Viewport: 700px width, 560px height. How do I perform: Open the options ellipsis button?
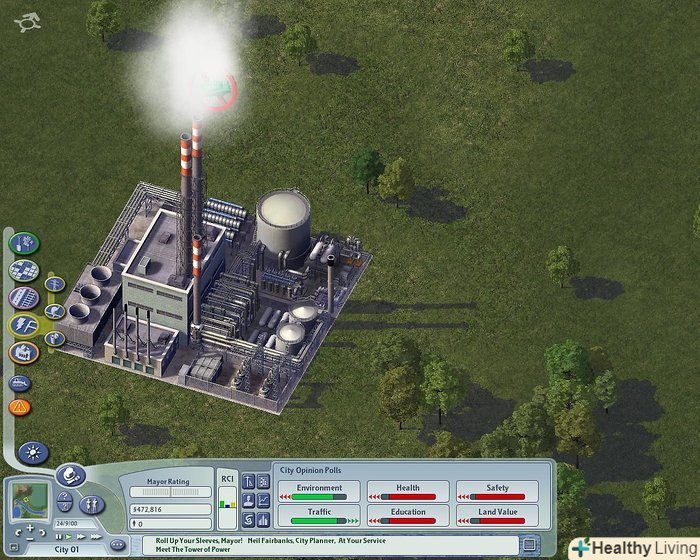click(x=116, y=544)
